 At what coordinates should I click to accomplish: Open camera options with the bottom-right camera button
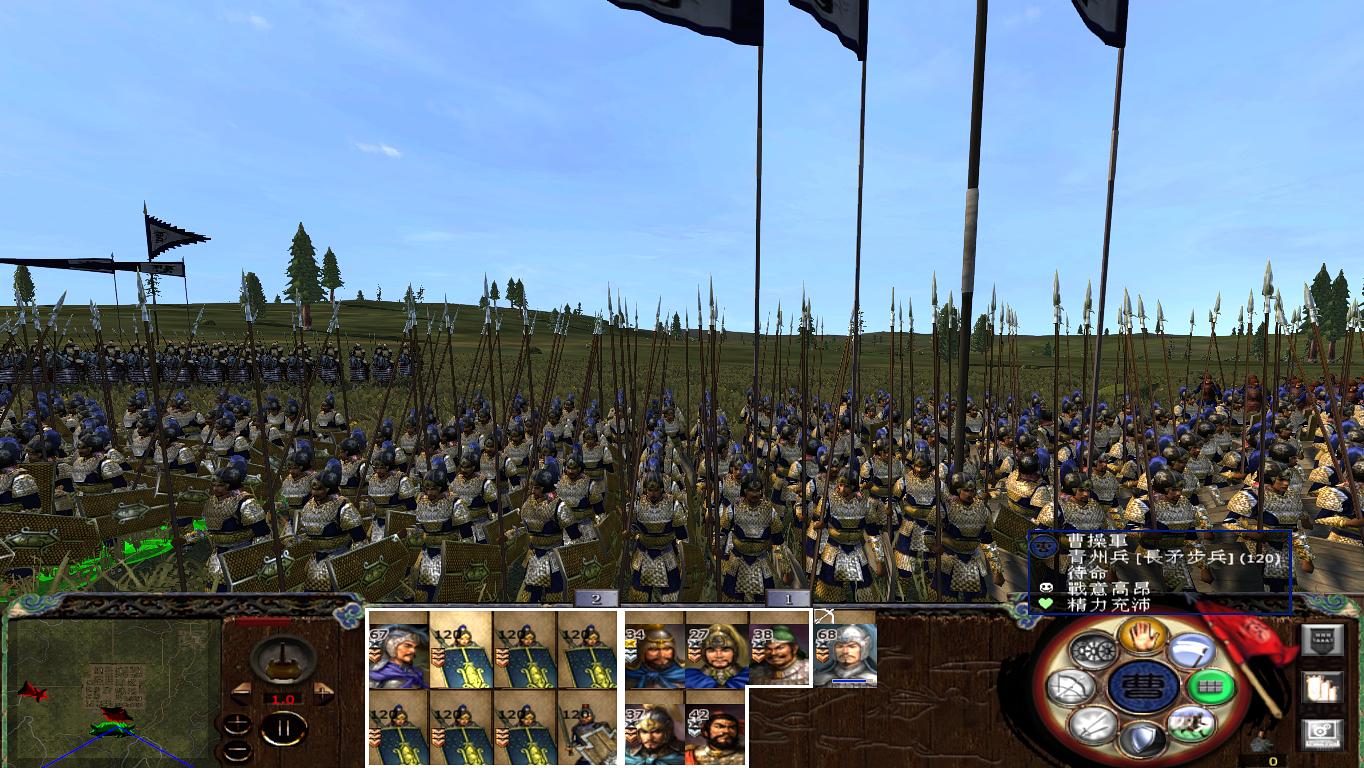tap(1322, 732)
